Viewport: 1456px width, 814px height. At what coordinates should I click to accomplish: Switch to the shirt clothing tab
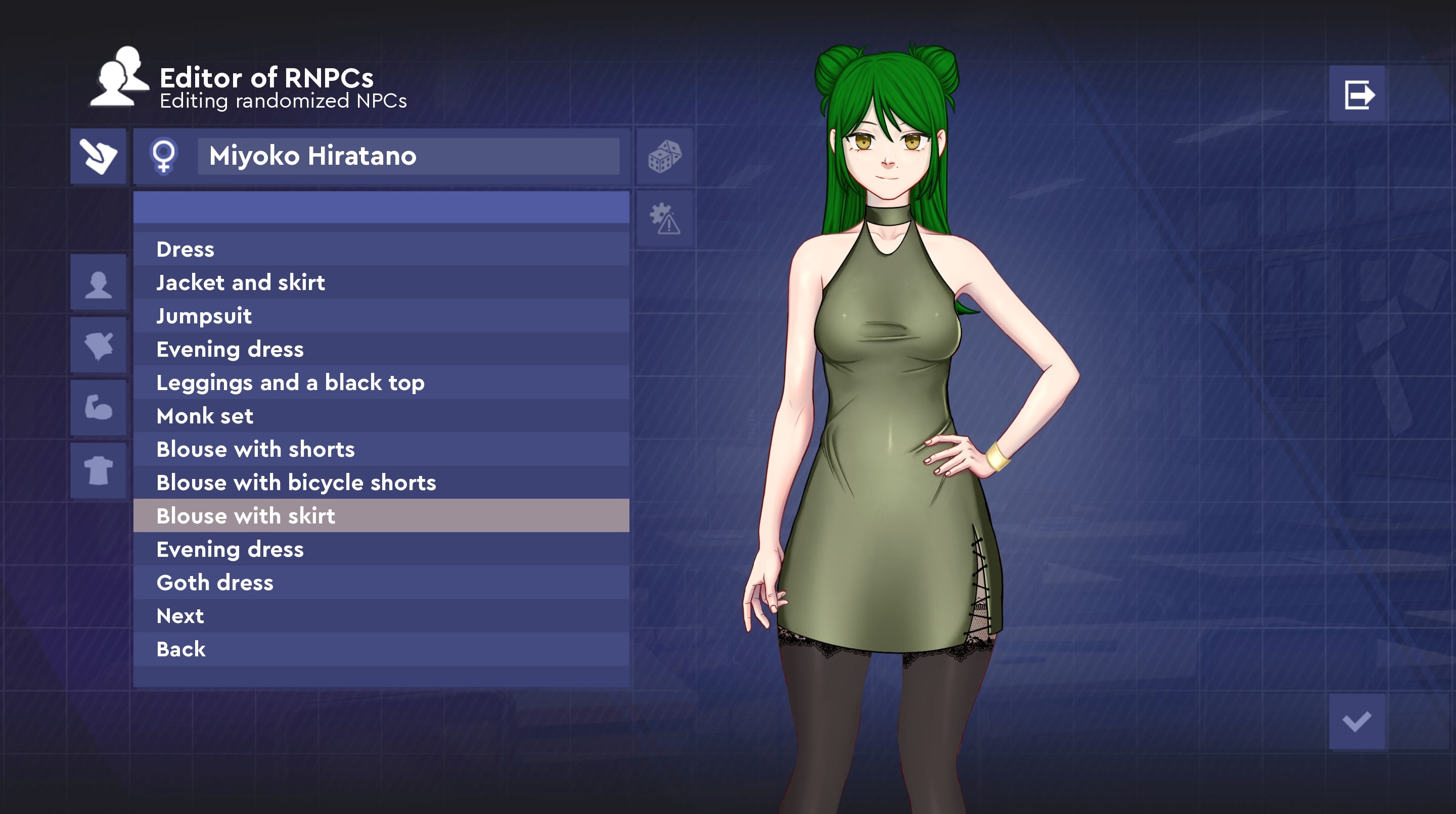coord(99,470)
